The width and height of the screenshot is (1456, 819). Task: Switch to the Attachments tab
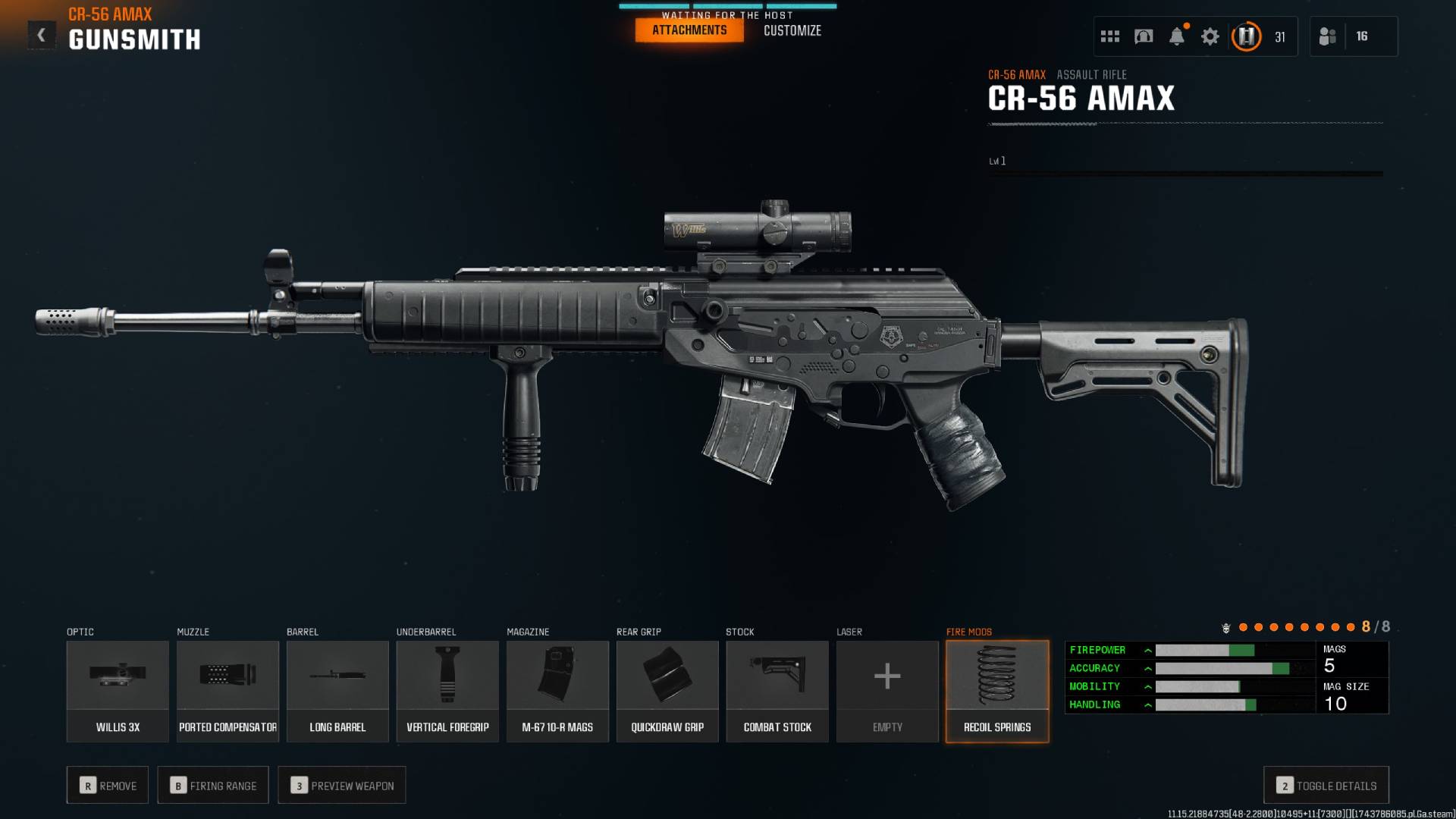[x=689, y=30]
